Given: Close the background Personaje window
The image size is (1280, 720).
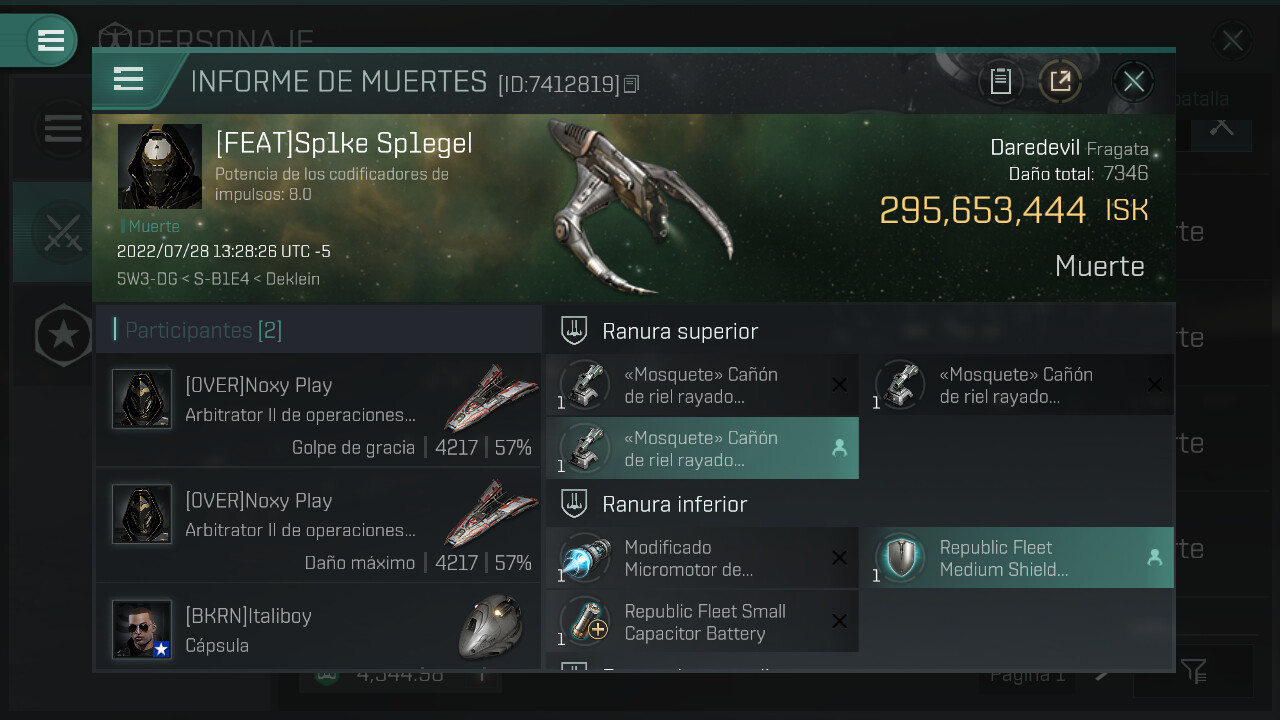Looking at the screenshot, I should [1232, 40].
